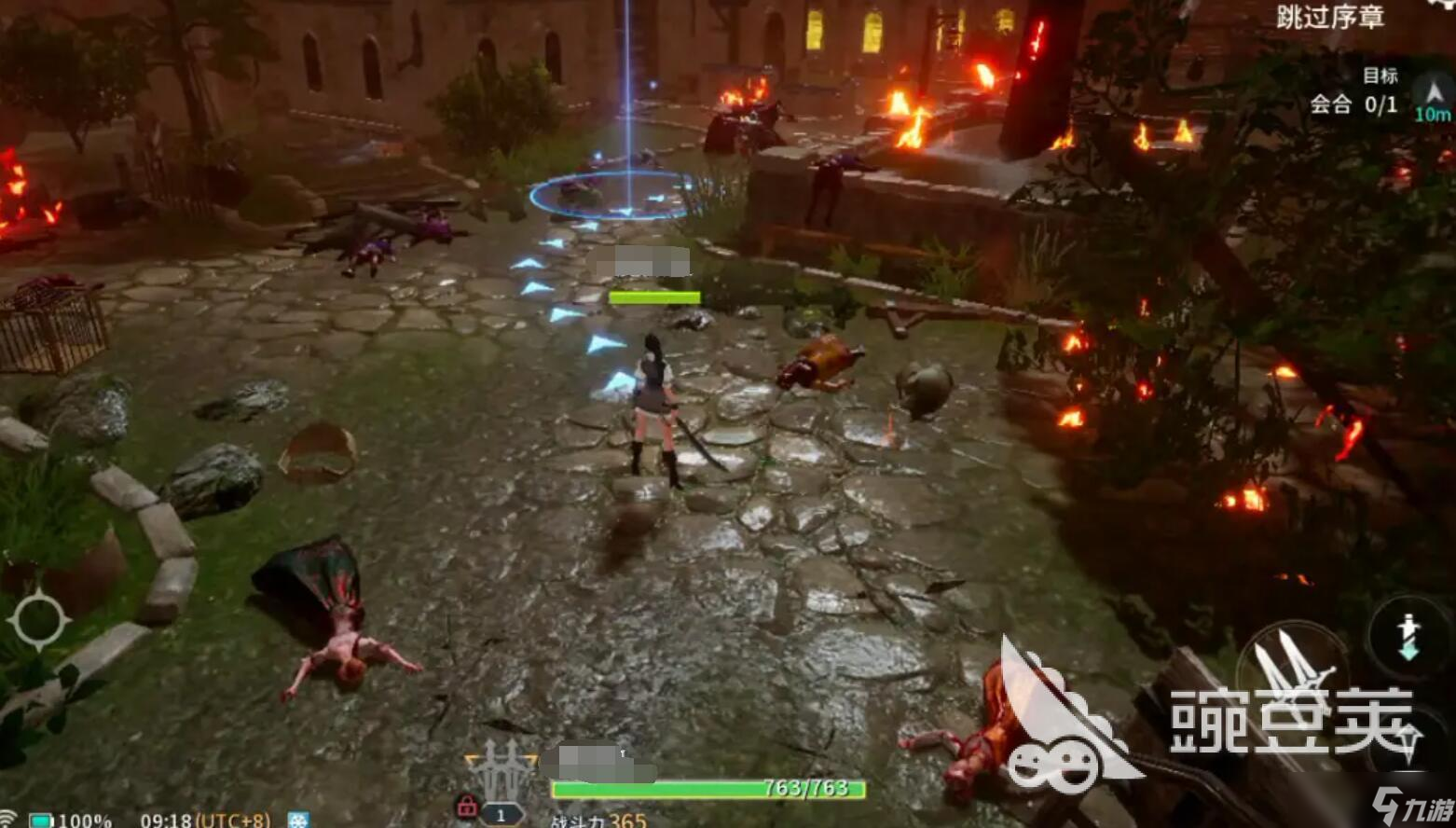Open the 目标 objective tracker
The image size is (1456, 828).
1380,76
